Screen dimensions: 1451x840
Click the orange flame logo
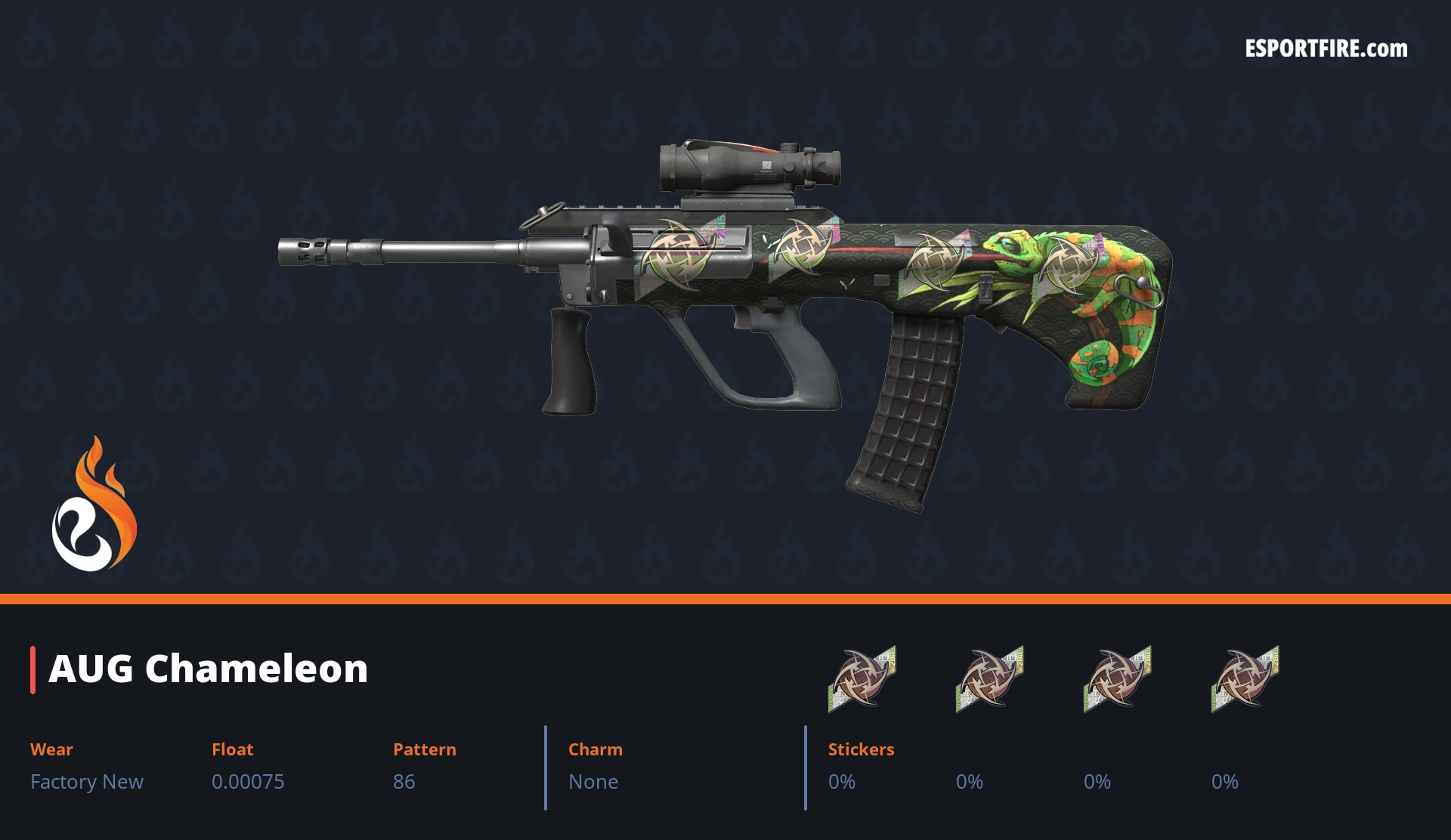tap(94, 505)
